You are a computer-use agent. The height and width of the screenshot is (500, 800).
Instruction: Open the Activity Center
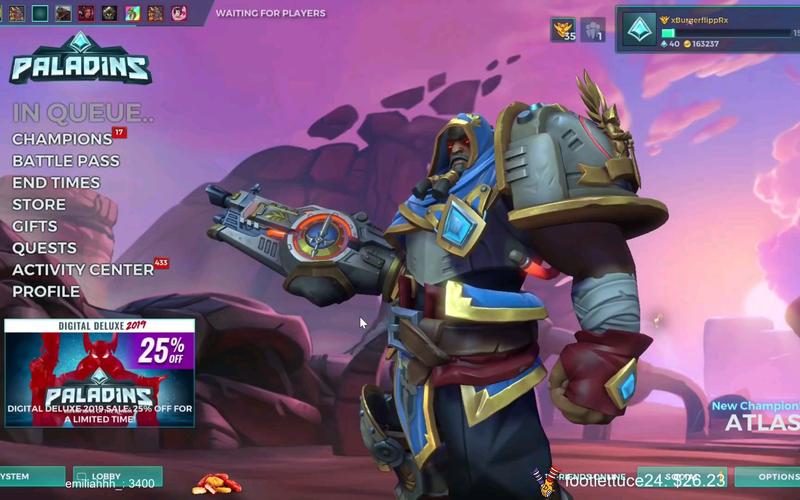[x=83, y=270]
